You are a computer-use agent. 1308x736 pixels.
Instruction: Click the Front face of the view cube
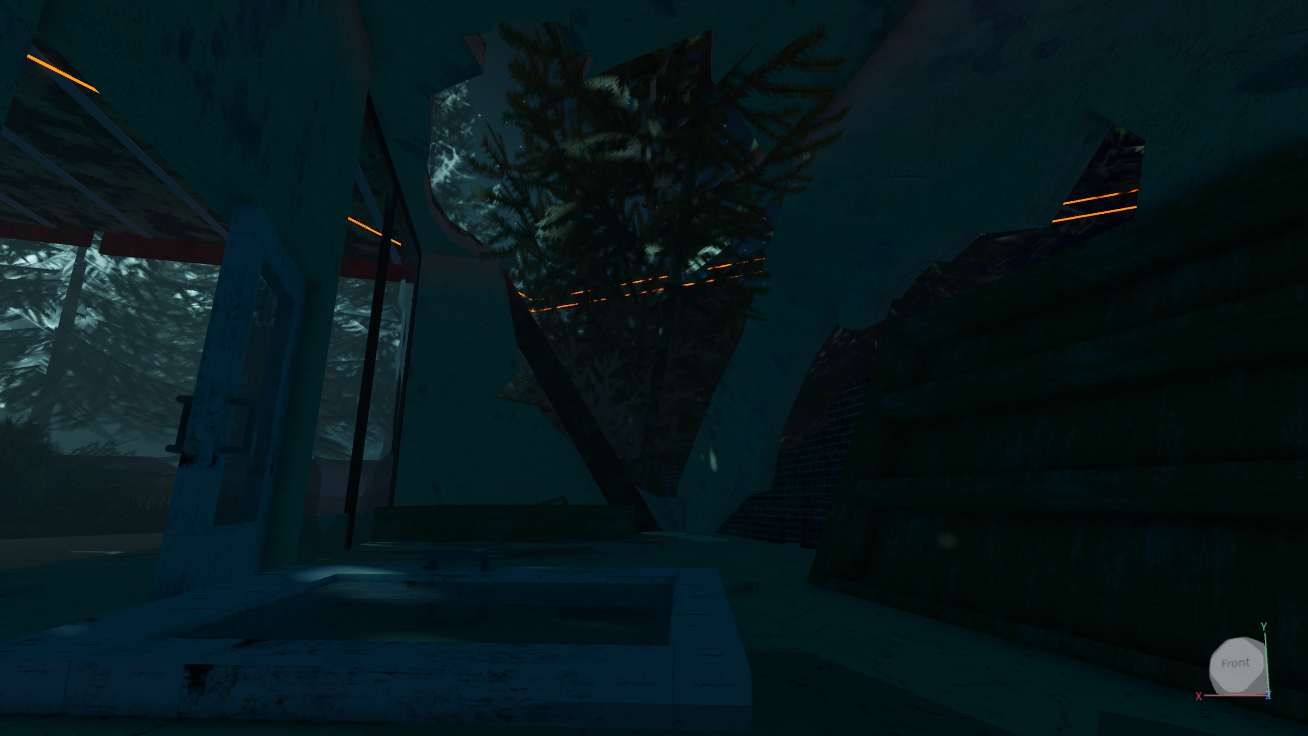[x=1235, y=664]
